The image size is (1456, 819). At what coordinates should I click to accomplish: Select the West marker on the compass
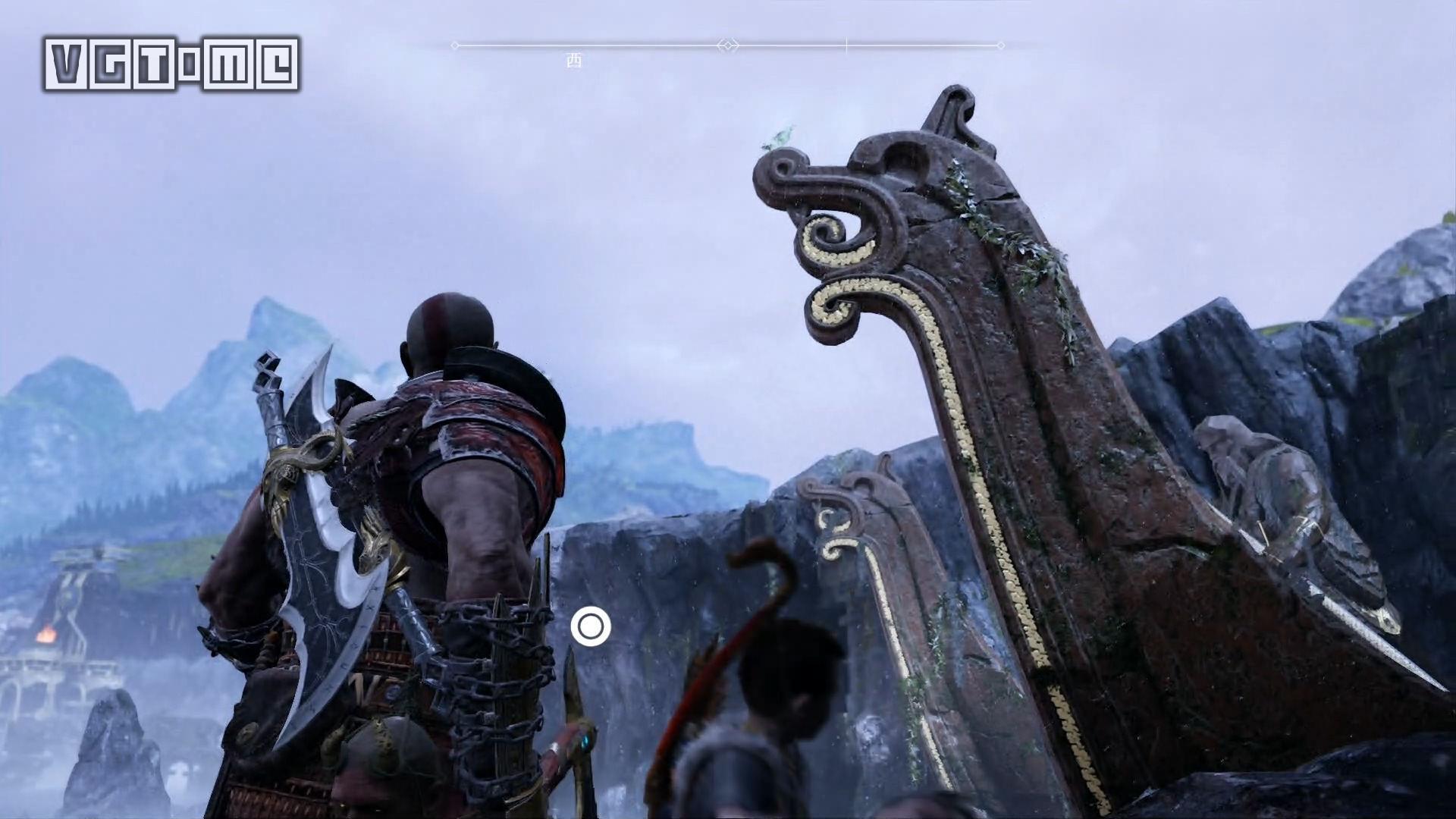click(x=574, y=61)
